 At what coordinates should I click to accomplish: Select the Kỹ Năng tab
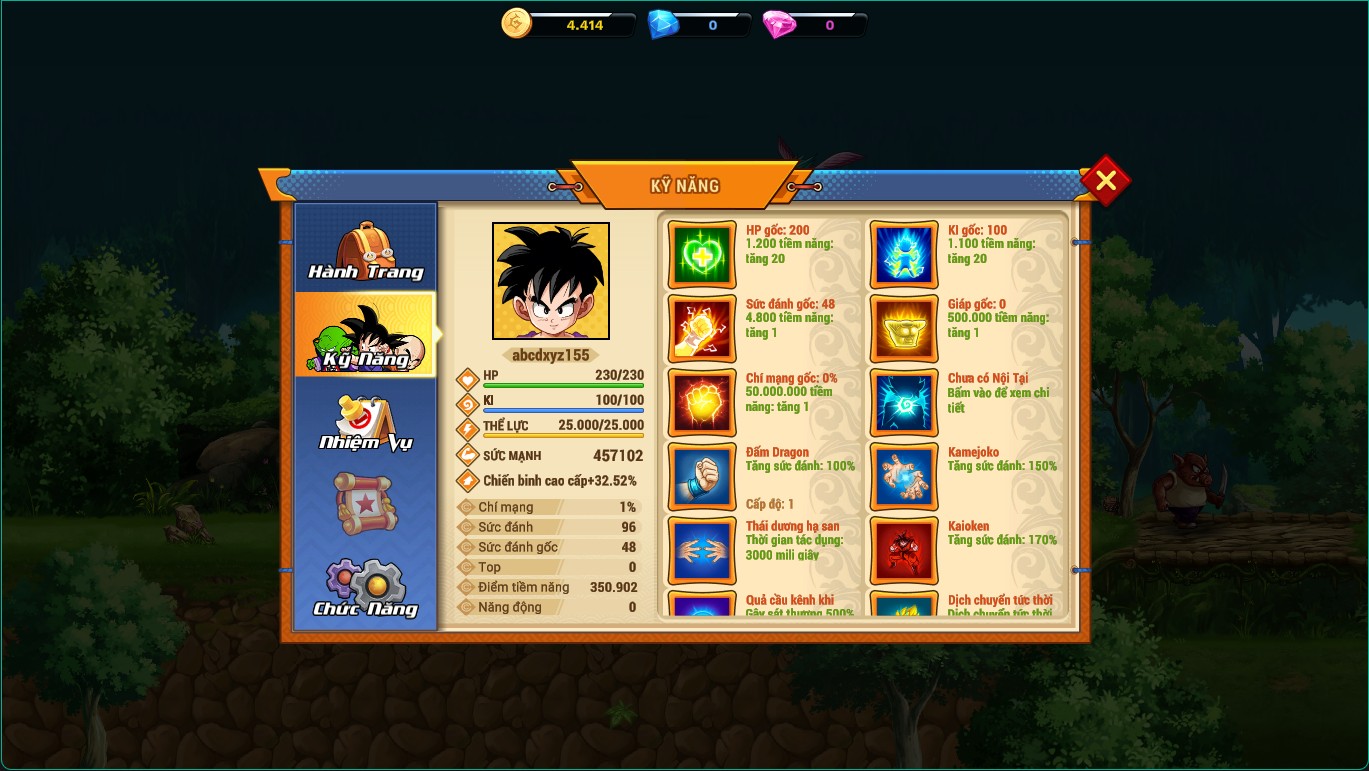[x=366, y=335]
